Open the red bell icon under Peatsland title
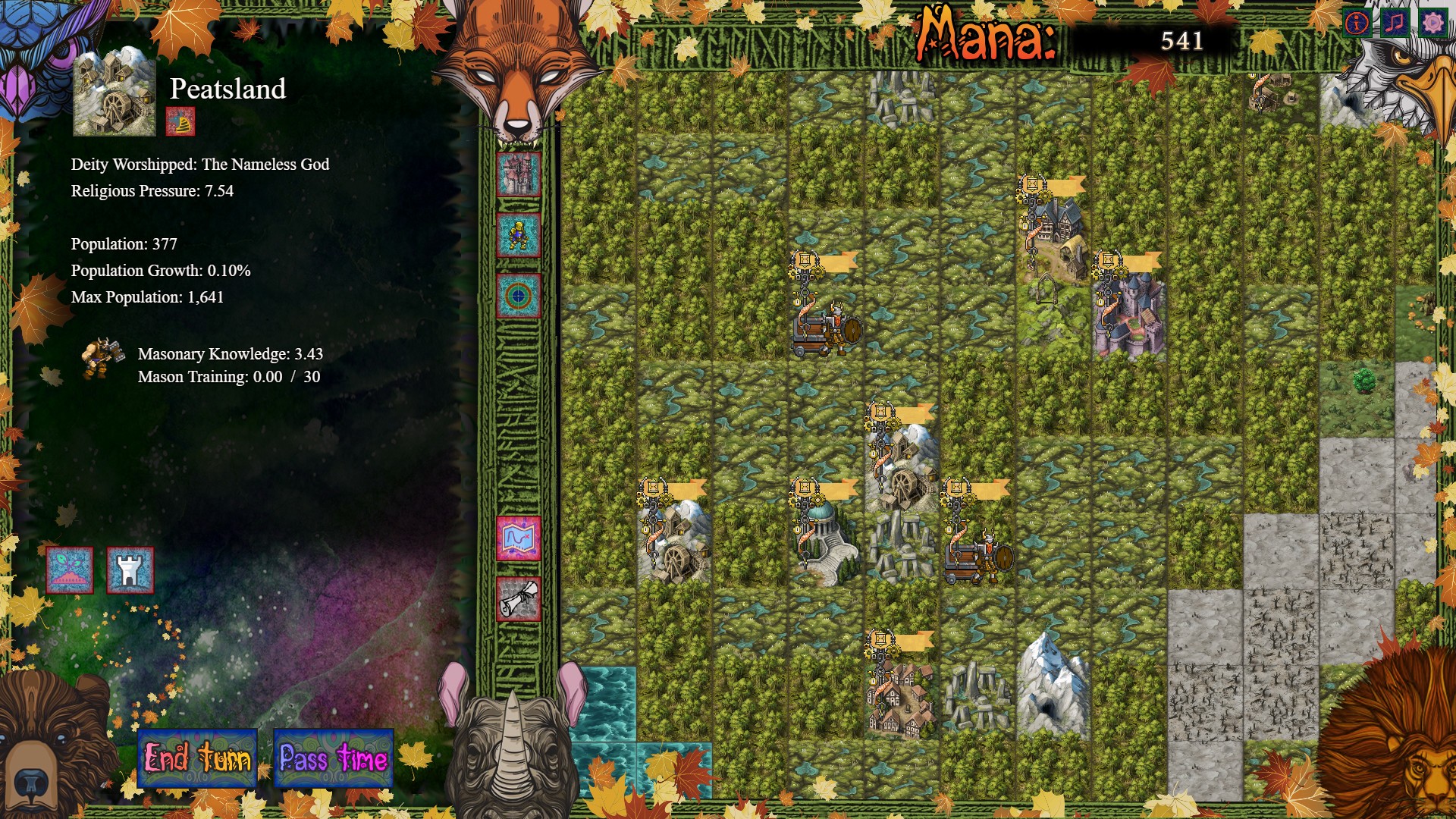The image size is (1456, 819). pos(180,123)
